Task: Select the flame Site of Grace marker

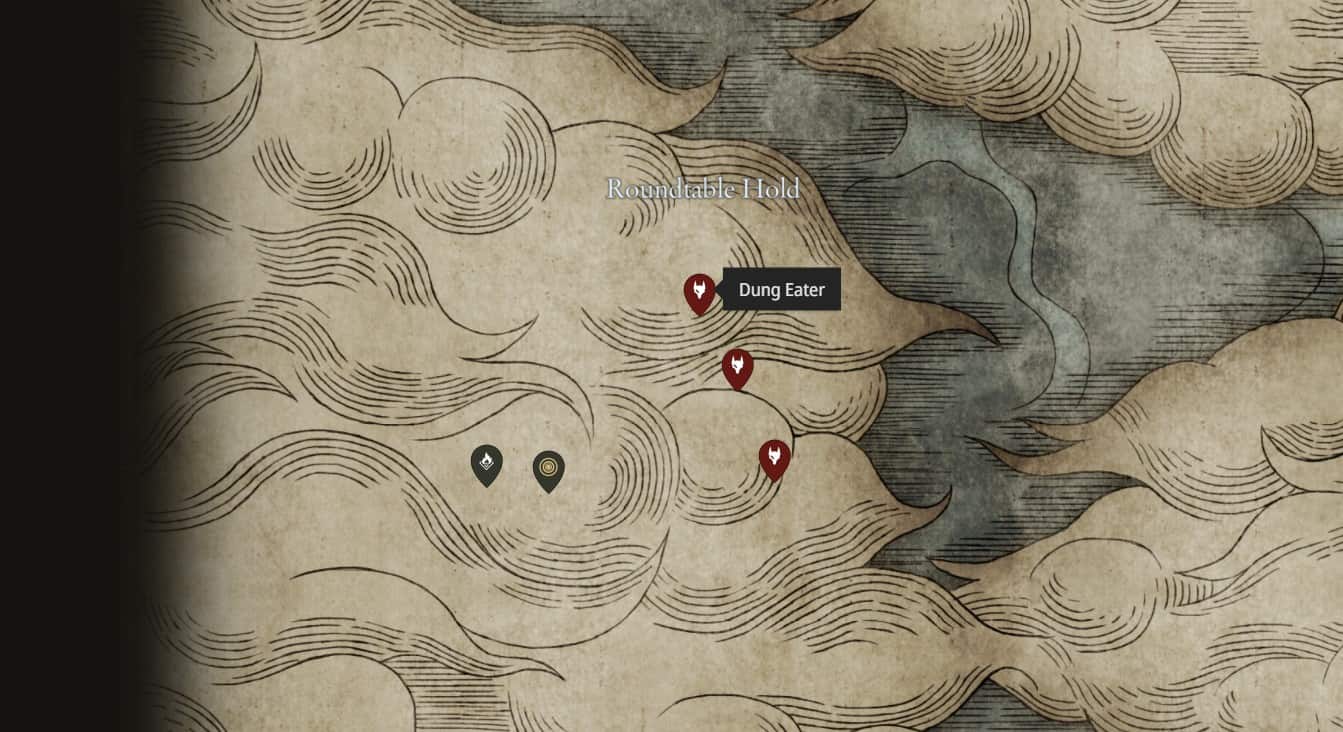Action: tap(486, 464)
